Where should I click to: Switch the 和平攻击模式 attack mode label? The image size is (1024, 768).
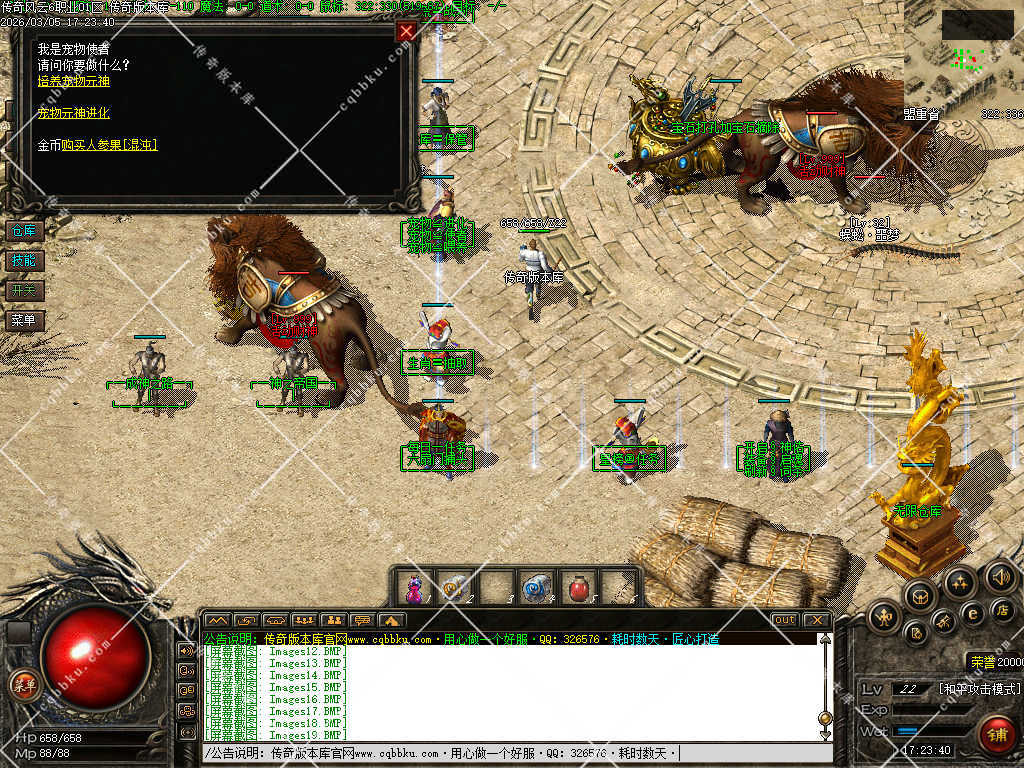[x=979, y=689]
